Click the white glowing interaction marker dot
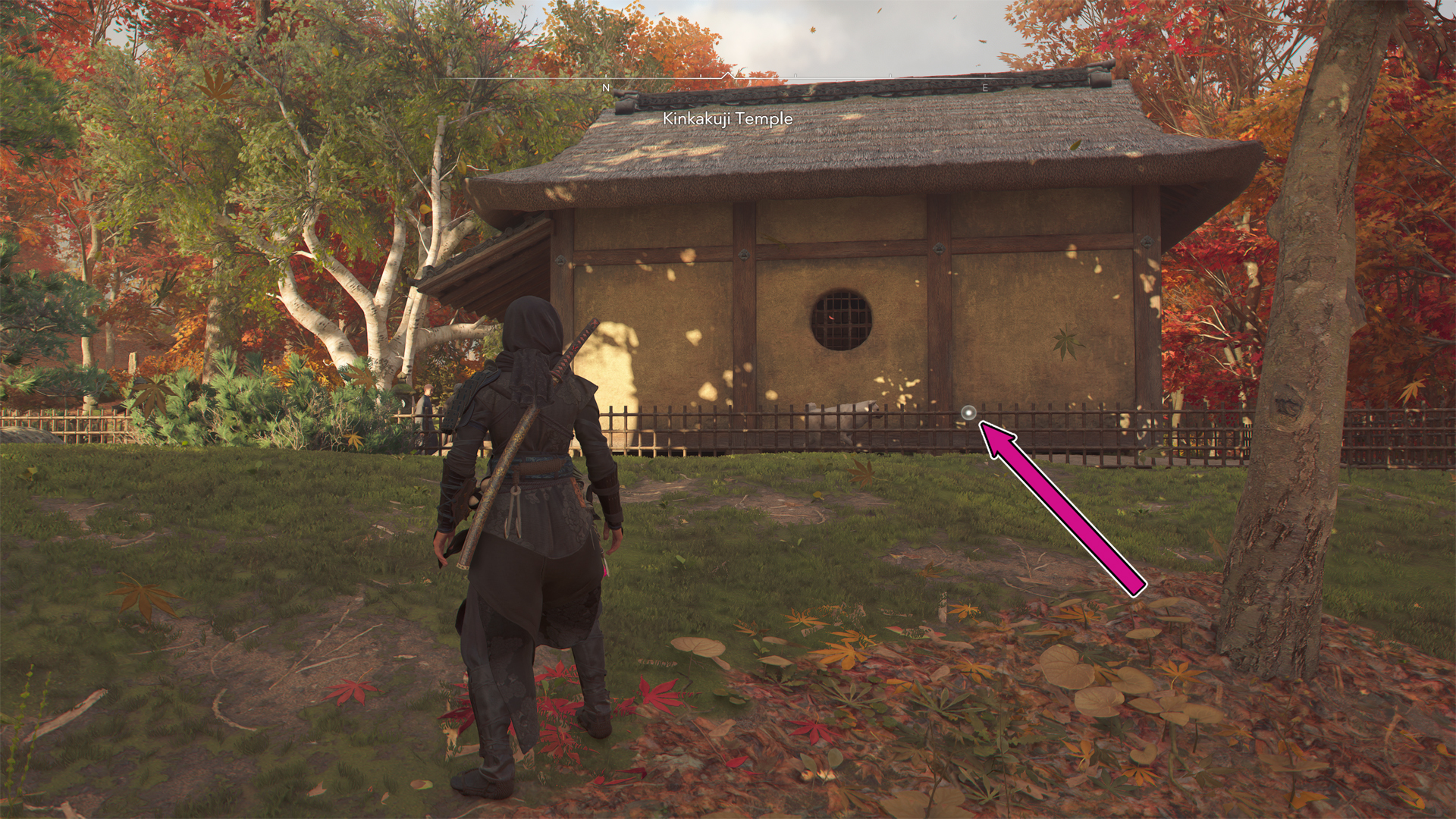 coord(968,413)
